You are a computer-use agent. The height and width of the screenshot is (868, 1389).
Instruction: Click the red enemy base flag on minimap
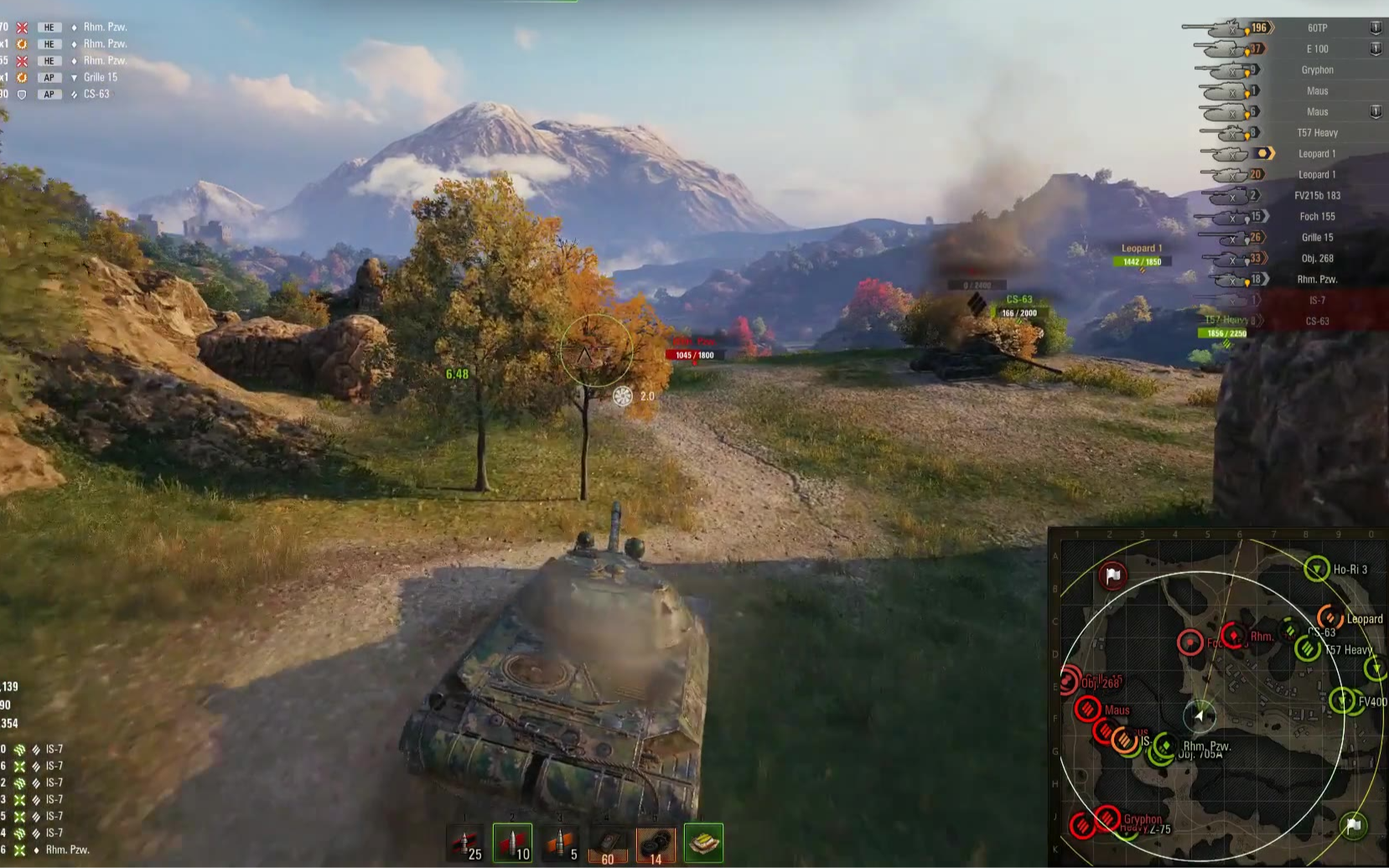tap(1112, 576)
